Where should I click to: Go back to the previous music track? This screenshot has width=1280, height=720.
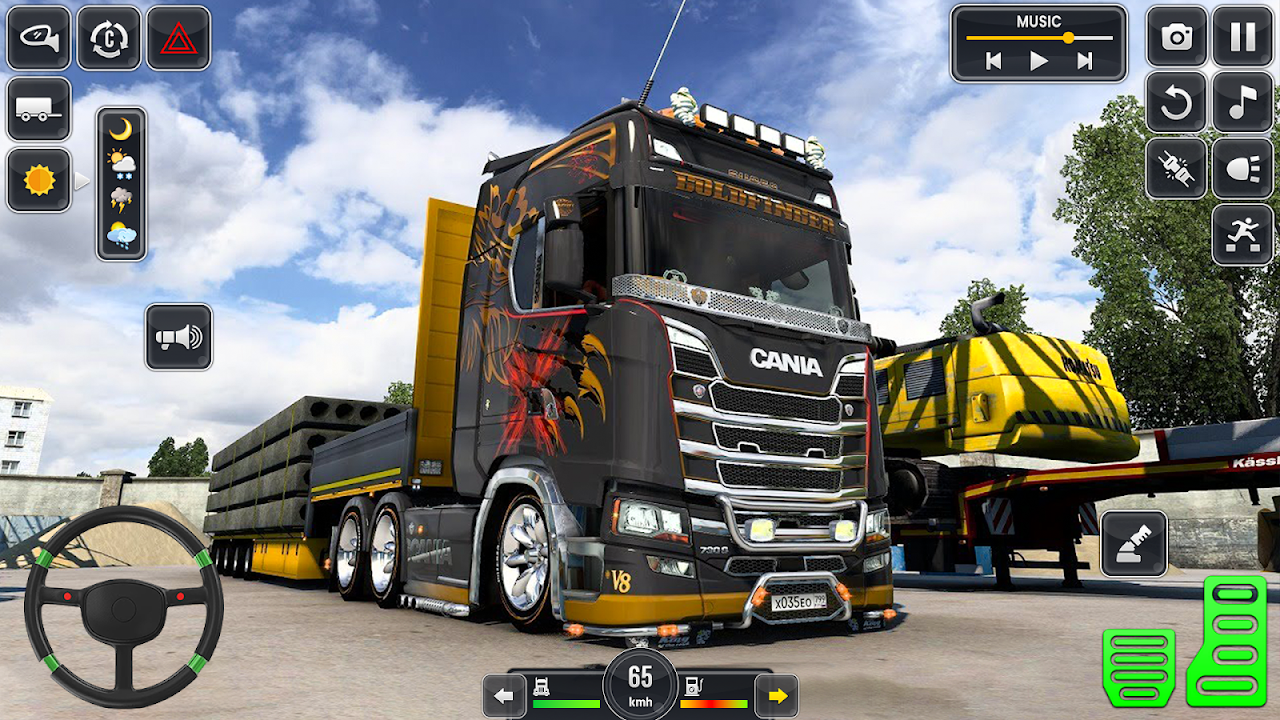click(x=993, y=61)
